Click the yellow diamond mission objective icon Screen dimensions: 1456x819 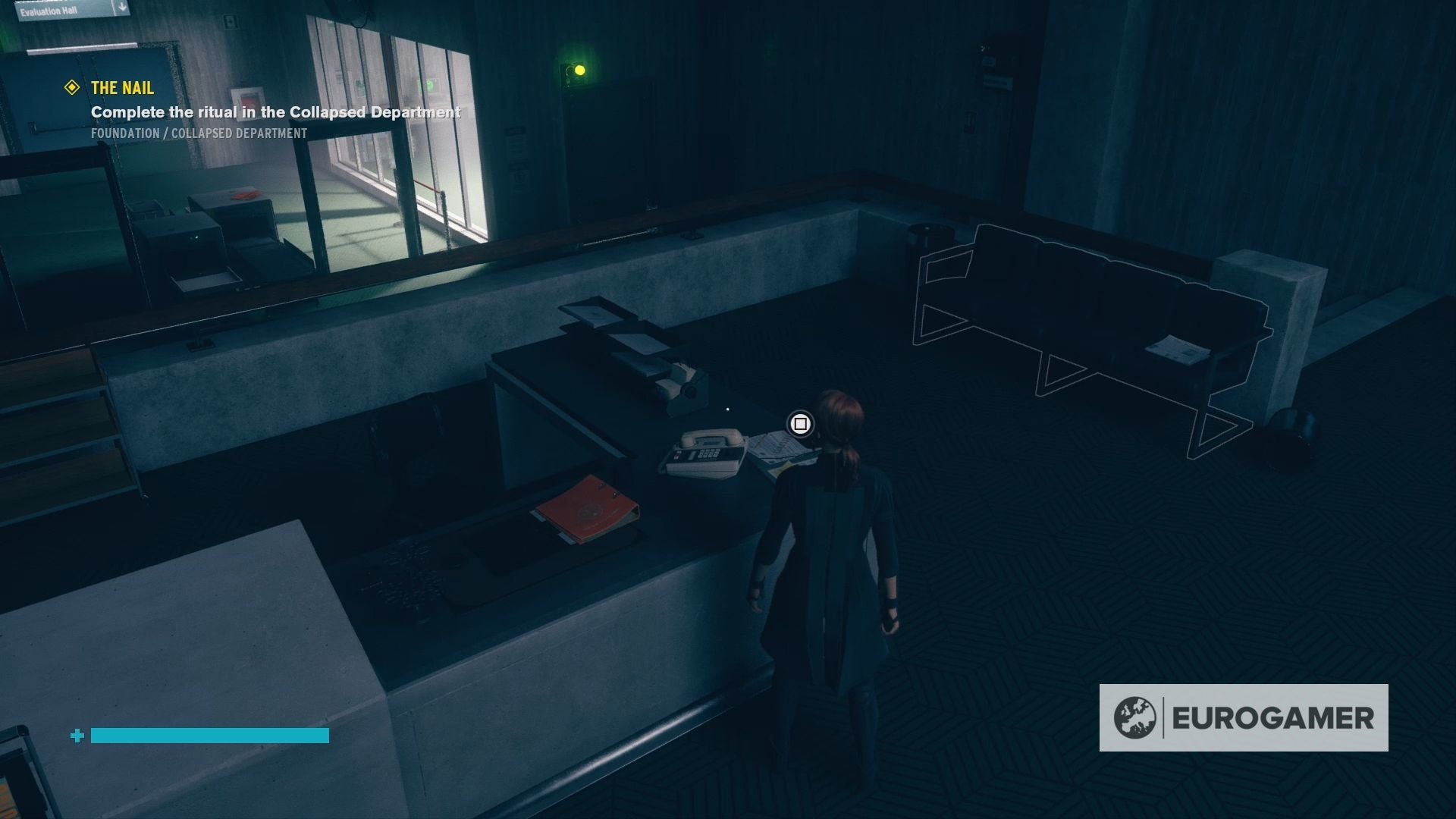pos(72,88)
